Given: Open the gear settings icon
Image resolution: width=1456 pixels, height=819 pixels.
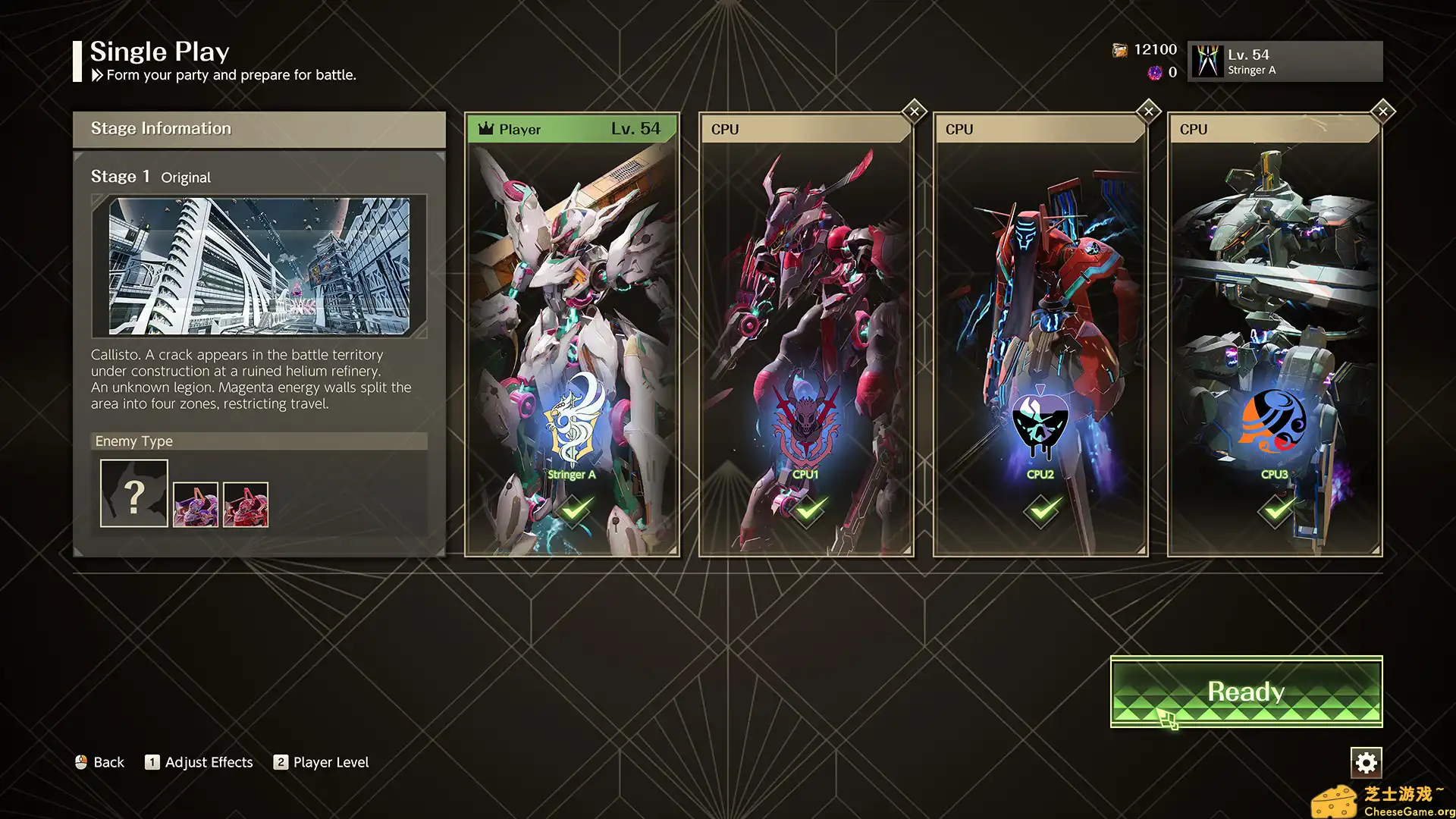Looking at the screenshot, I should (x=1366, y=762).
